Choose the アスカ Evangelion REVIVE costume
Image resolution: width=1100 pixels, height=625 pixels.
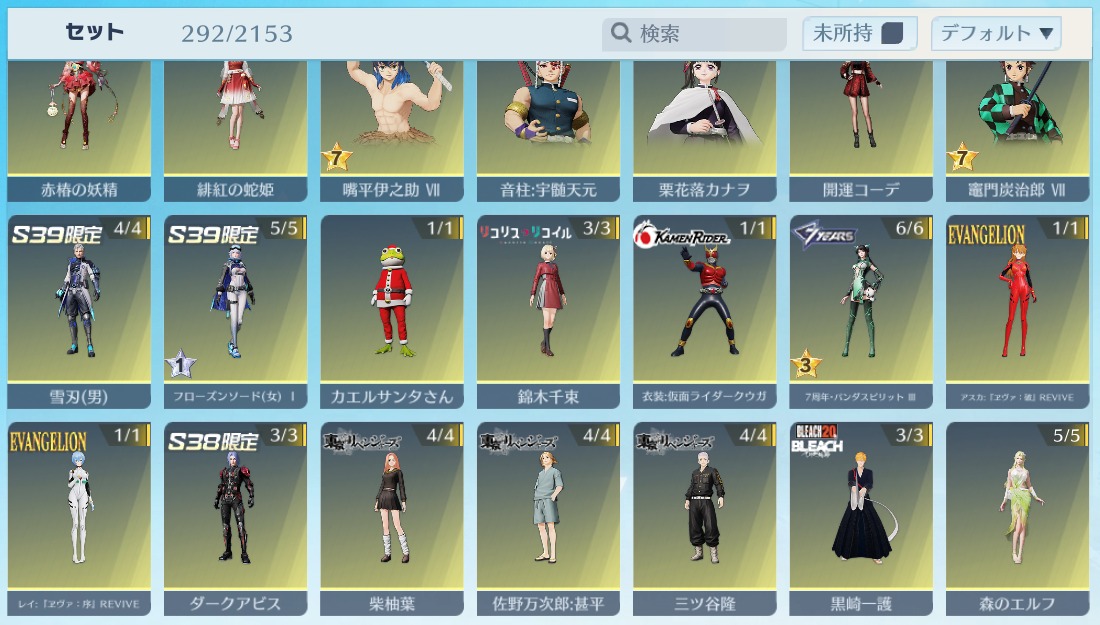(x=1018, y=310)
